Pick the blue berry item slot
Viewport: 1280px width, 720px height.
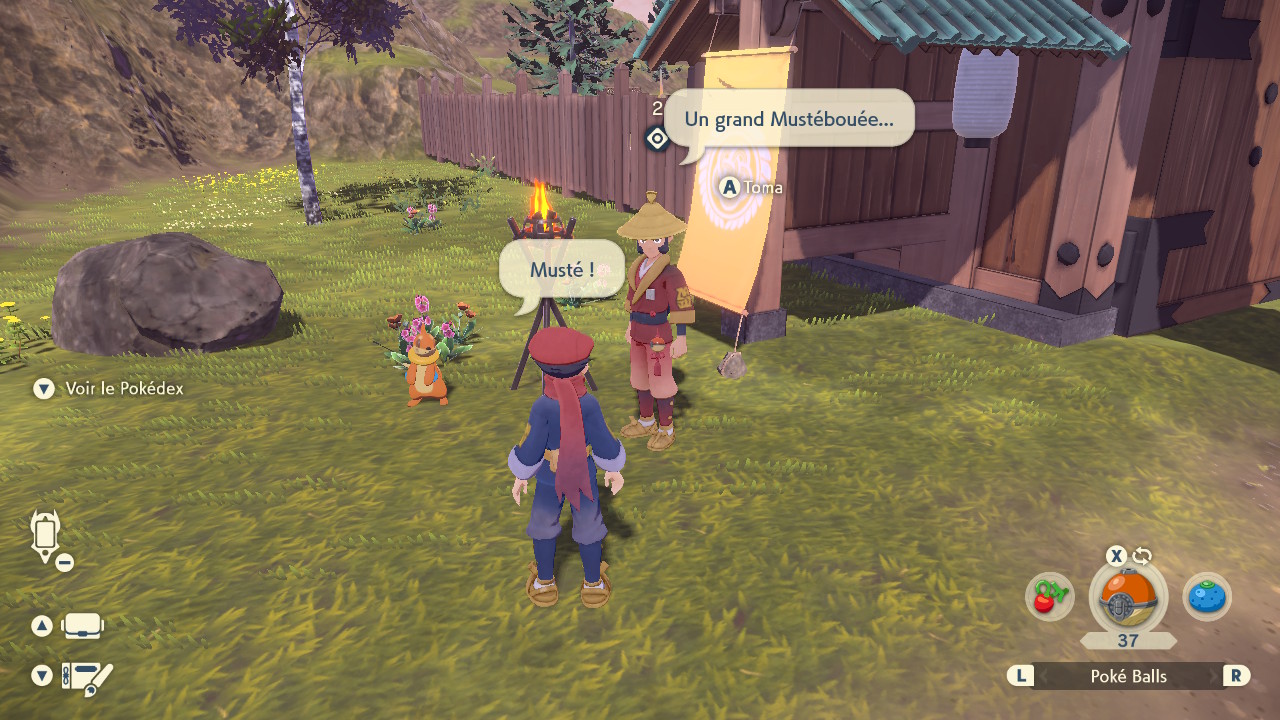click(1207, 597)
